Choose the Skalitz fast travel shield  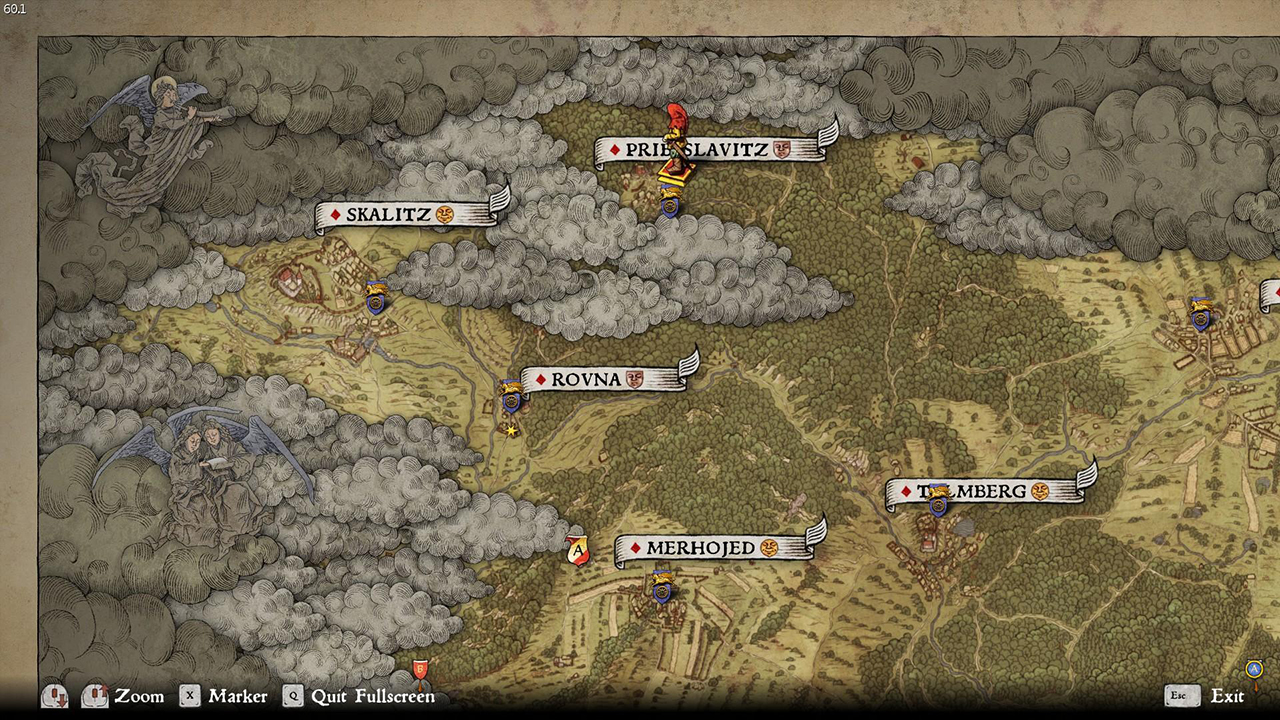(x=376, y=298)
